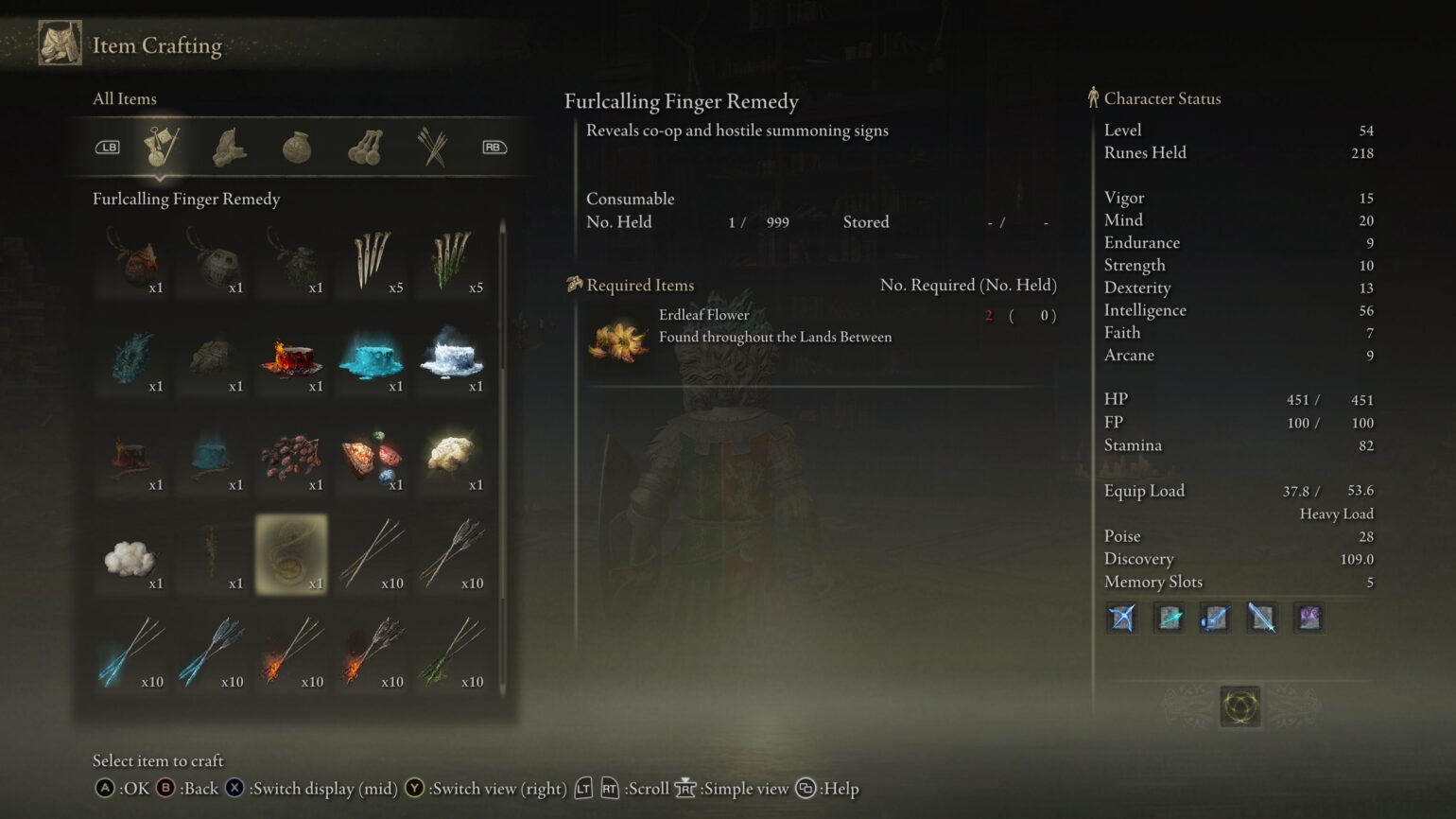Screen dimensions: 1456x819
Task: Click the Erdleaf Flower ingredient image
Action: tap(617, 342)
